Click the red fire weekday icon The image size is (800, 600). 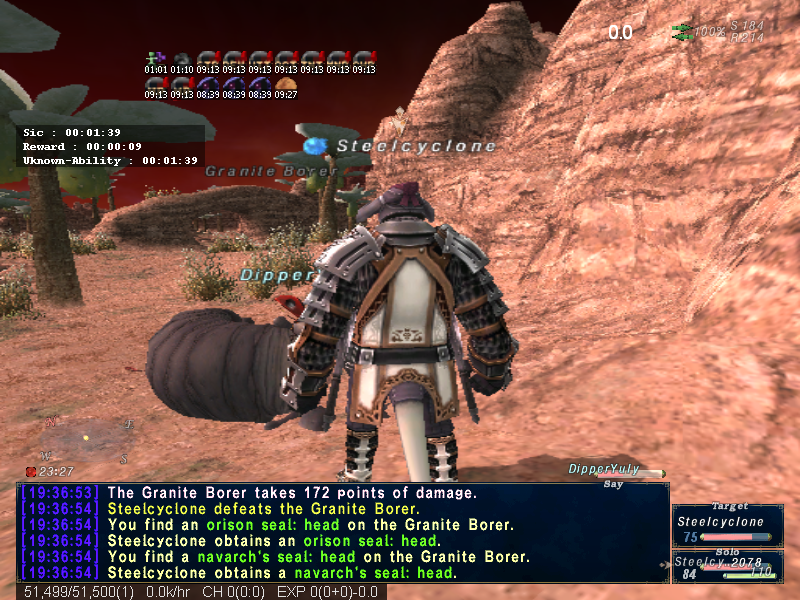pos(31,471)
